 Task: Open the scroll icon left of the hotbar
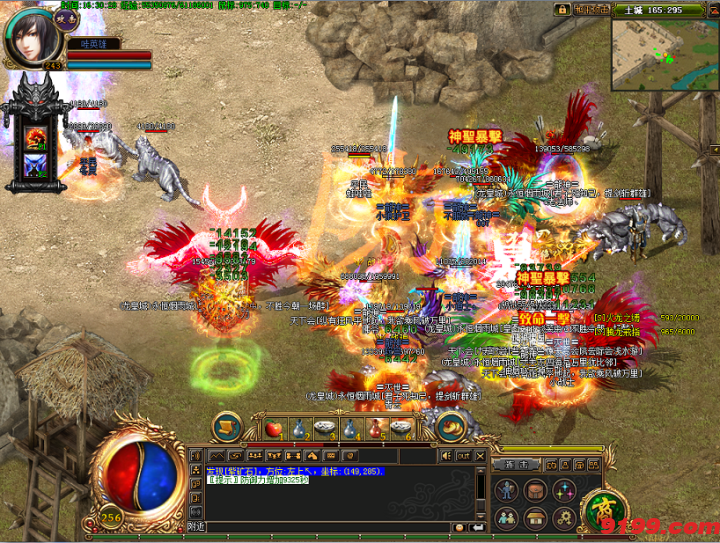click(x=228, y=427)
